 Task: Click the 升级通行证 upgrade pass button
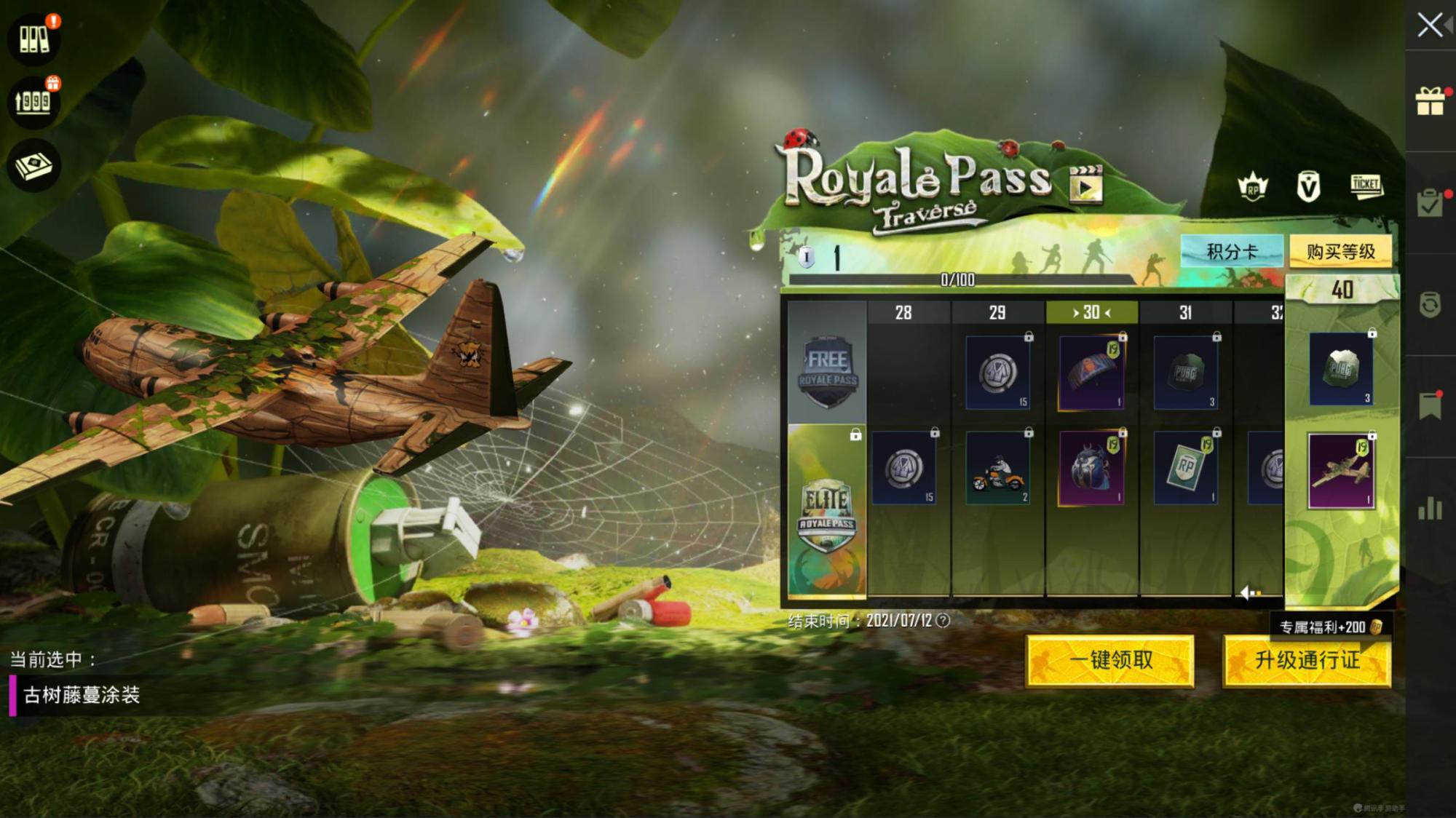1307,660
